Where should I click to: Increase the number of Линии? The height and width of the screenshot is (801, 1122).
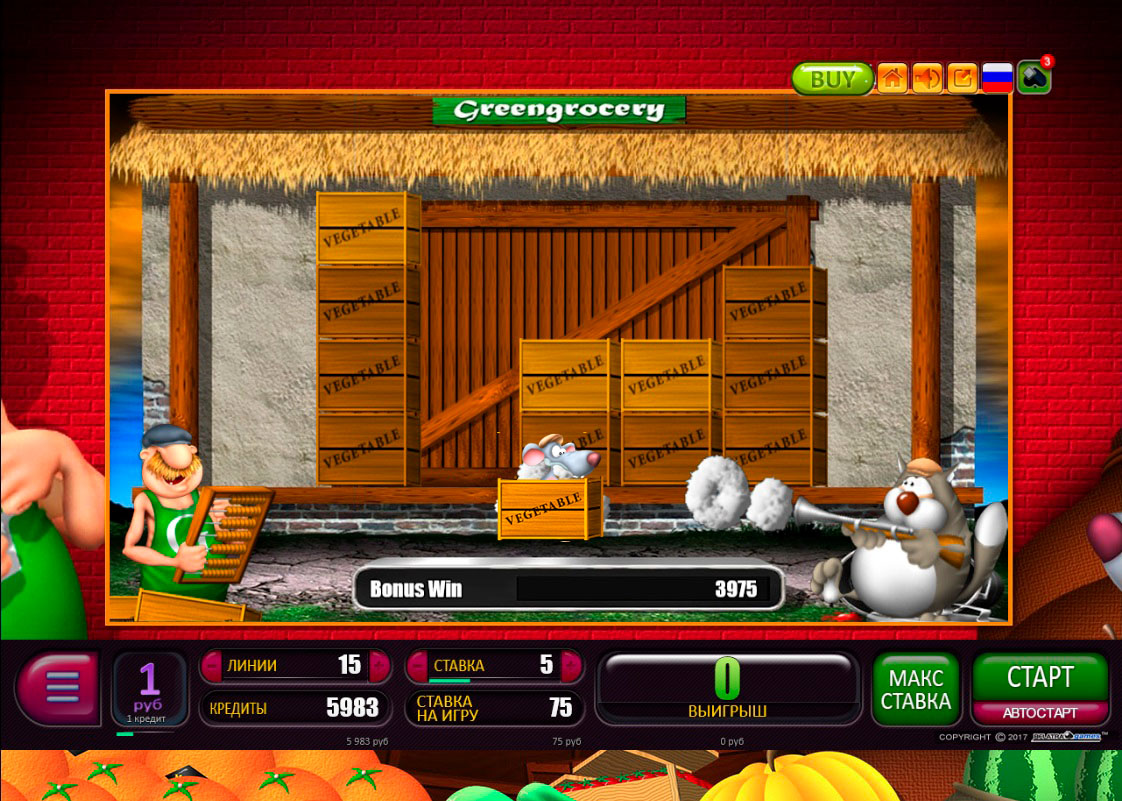pyautogui.click(x=378, y=665)
